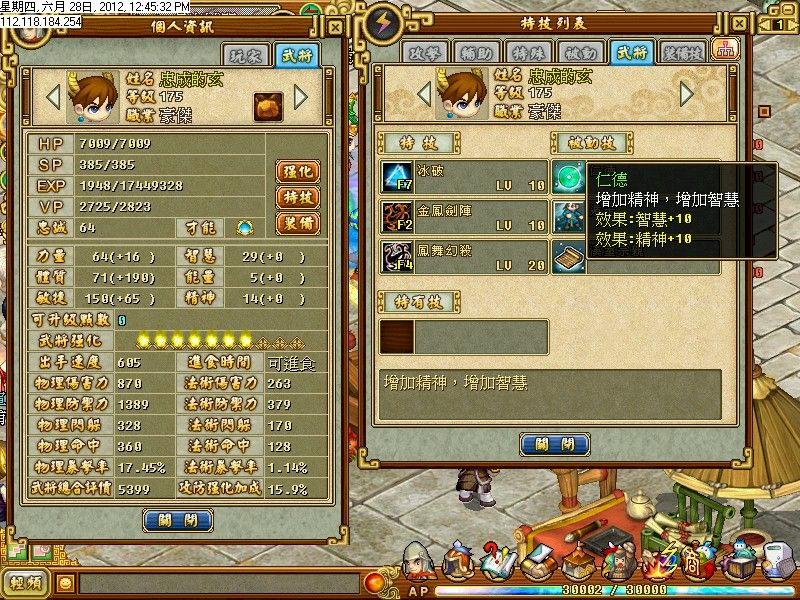The height and width of the screenshot is (600, 800).
Task: Open the 頻道 chat channel button
Action: (25, 582)
